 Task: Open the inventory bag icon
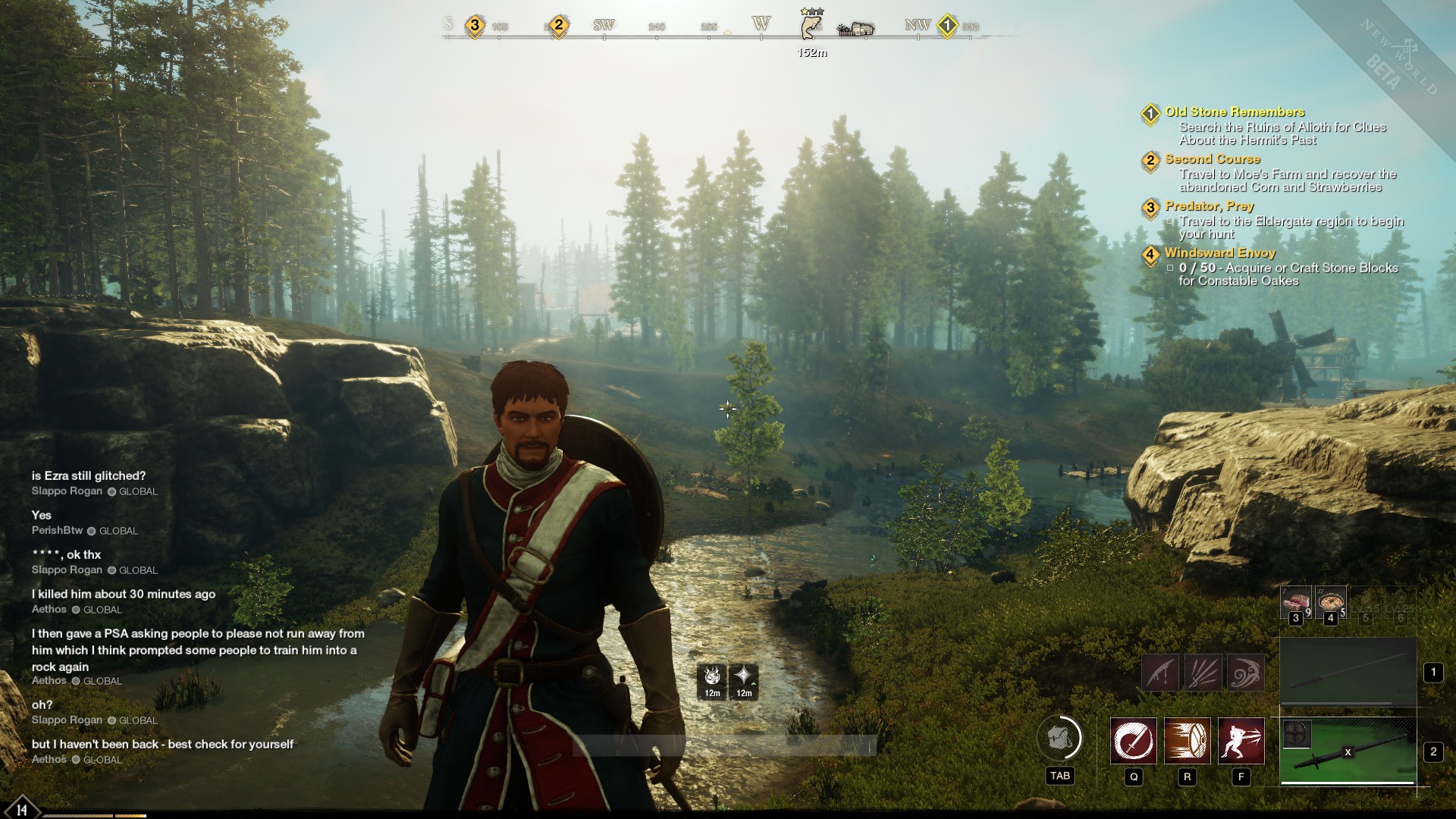coord(1059,738)
